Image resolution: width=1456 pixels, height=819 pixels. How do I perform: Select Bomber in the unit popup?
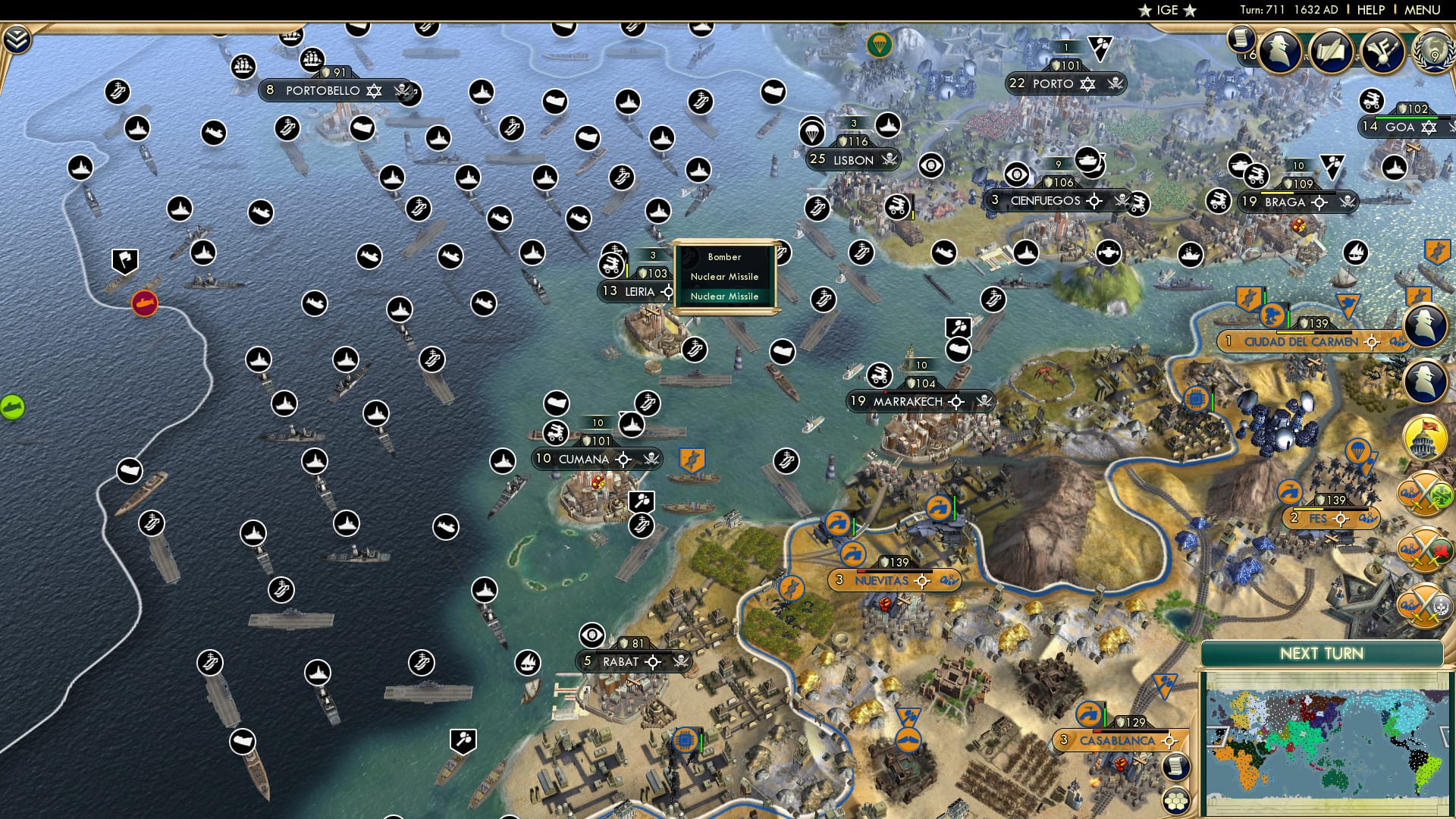(724, 258)
